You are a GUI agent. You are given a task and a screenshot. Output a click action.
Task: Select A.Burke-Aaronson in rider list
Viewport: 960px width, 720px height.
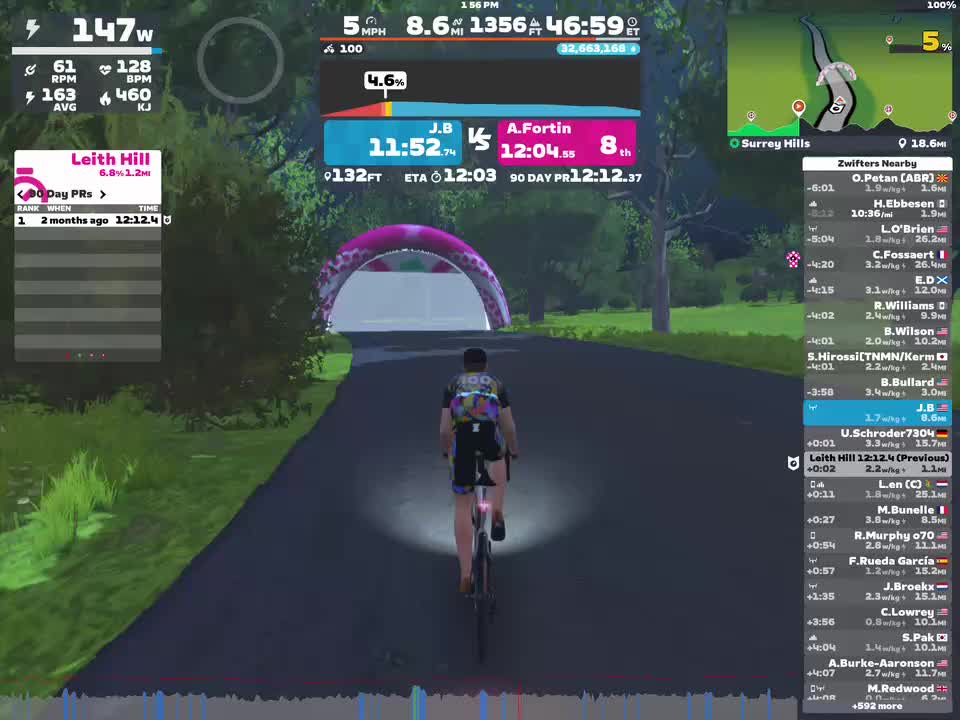(877, 668)
